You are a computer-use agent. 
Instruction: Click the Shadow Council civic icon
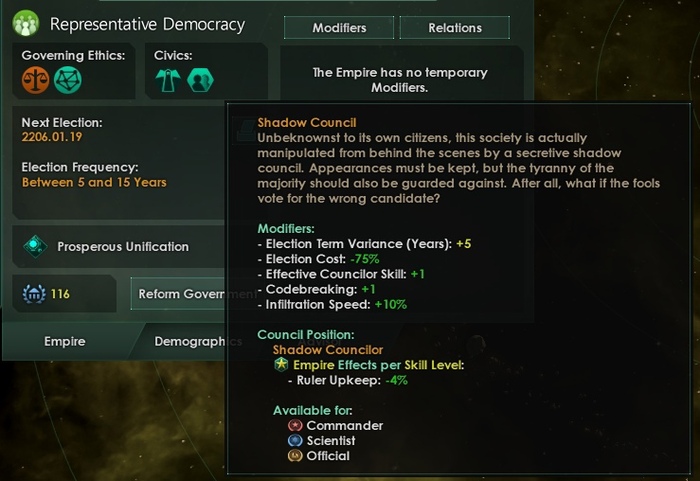tap(200, 80)
